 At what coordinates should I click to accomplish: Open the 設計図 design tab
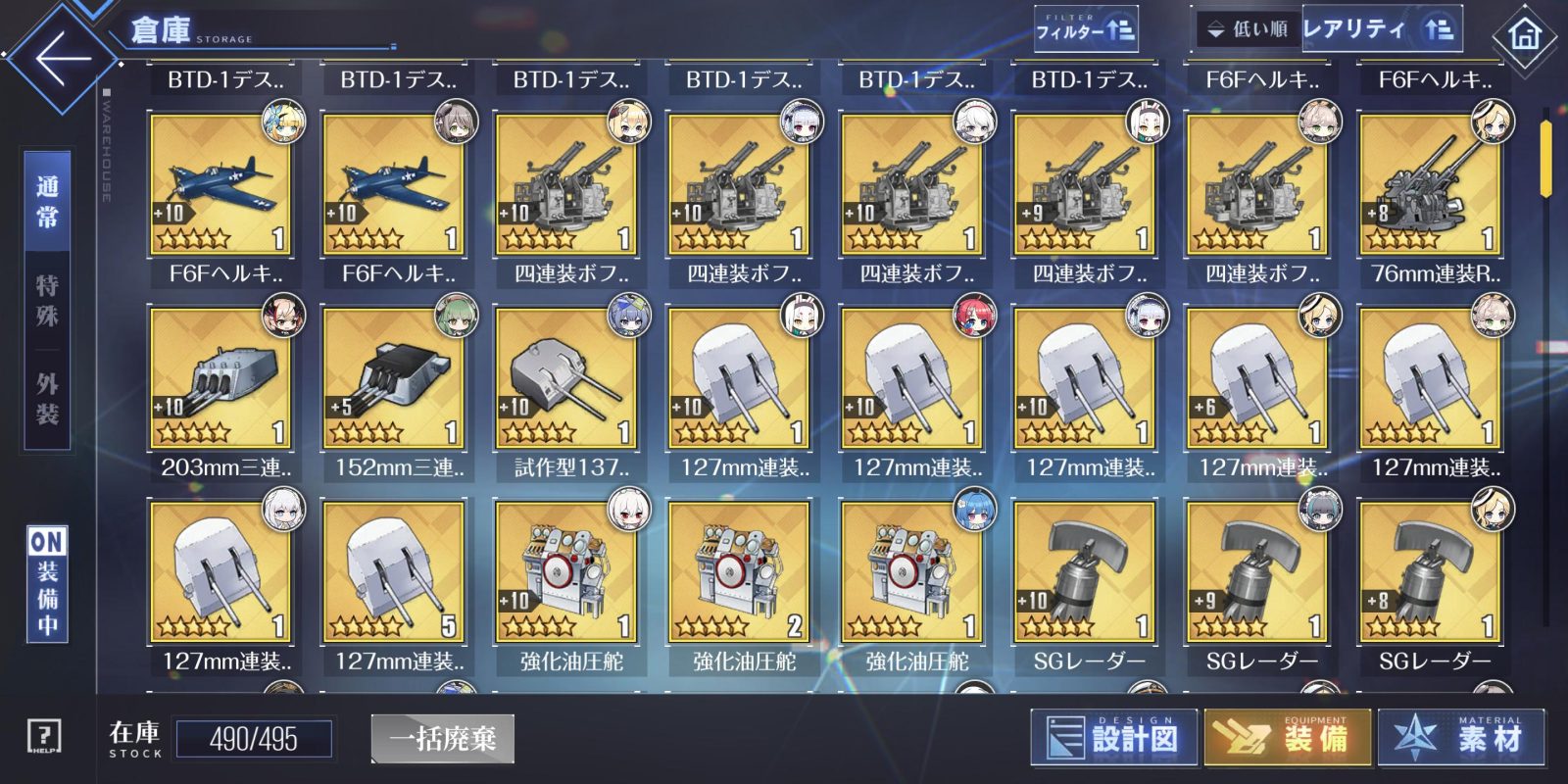click(1114, 737)
